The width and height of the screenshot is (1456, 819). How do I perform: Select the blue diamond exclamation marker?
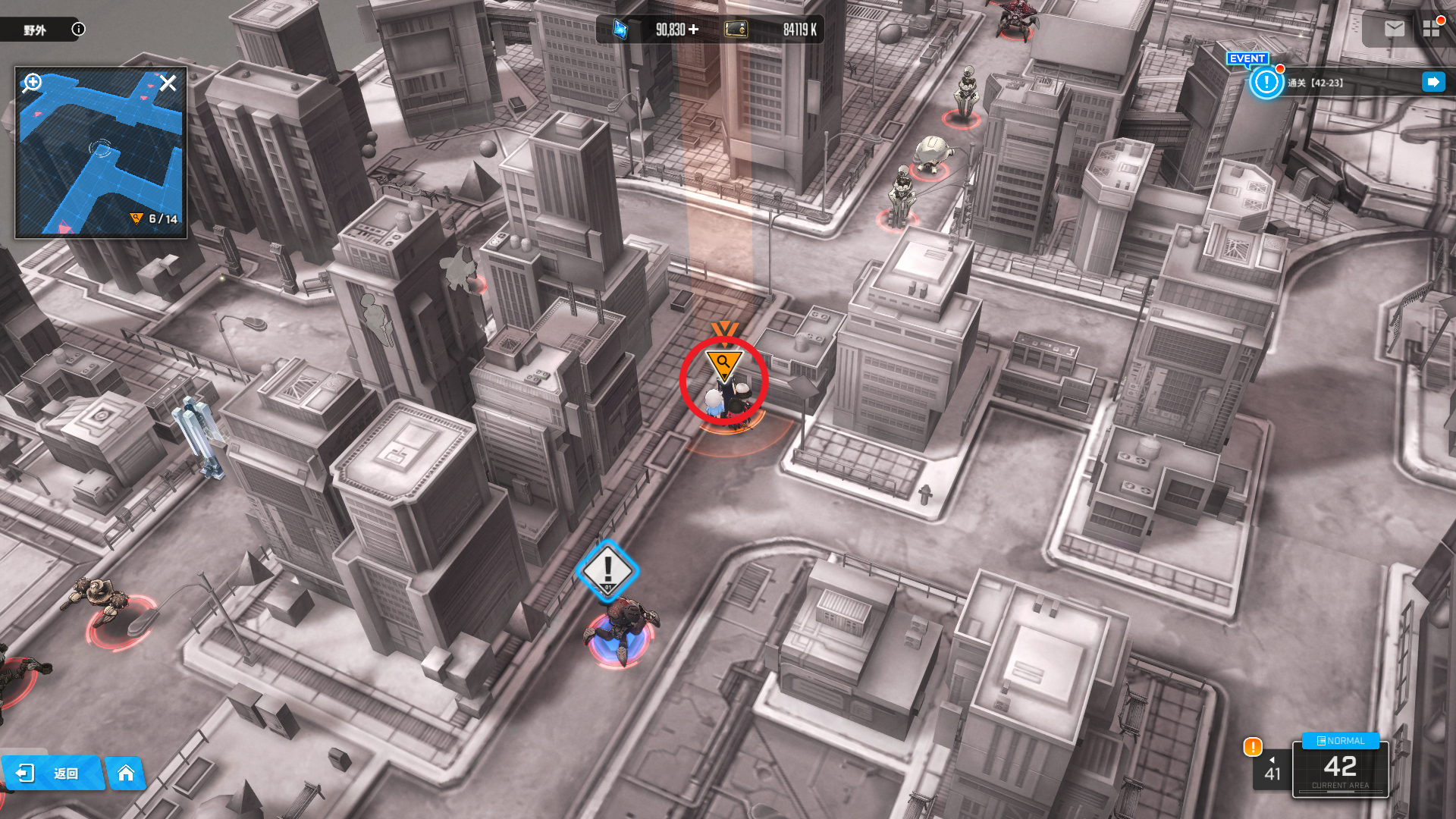[x=607, y=570]
